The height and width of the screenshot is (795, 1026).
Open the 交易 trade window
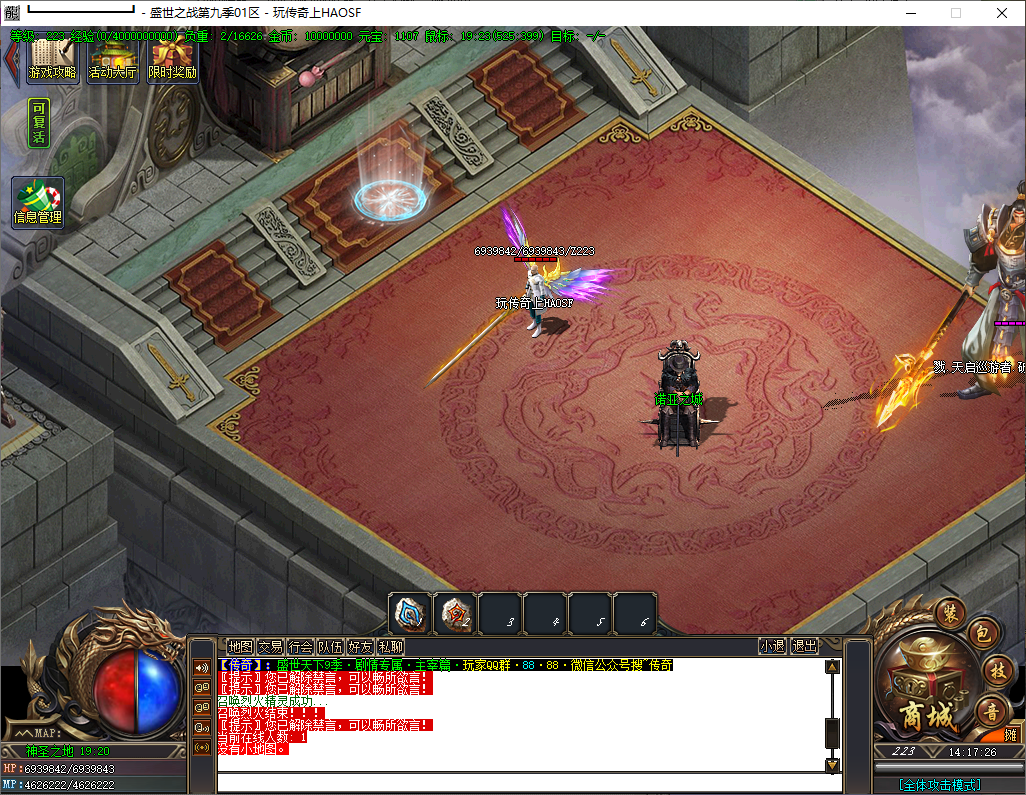[270, 647]
